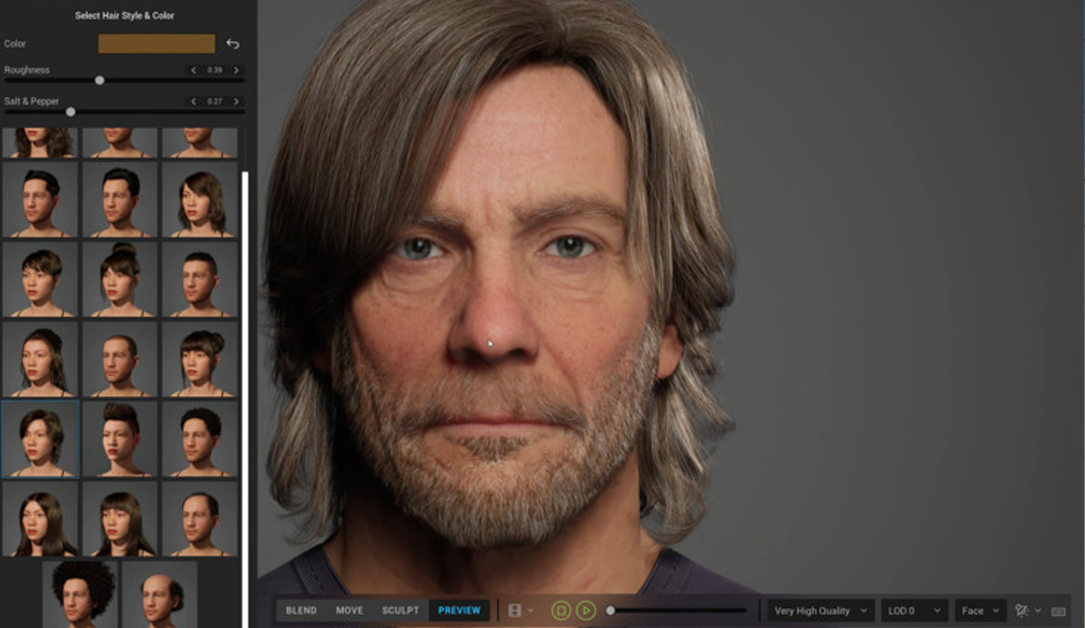1085x628 pixels.
Task: Stop the preview animation
Action: point(561,610)
